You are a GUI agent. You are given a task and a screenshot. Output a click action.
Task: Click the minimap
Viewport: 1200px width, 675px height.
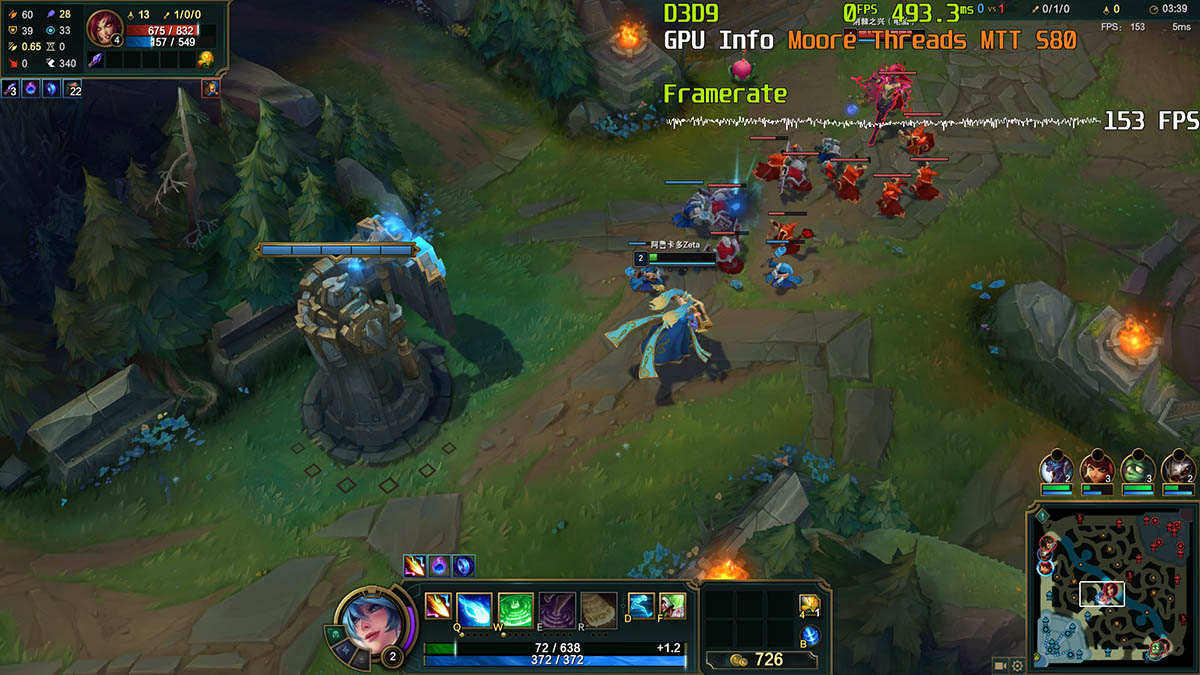pyautogui.click(x=1110, y=588)
